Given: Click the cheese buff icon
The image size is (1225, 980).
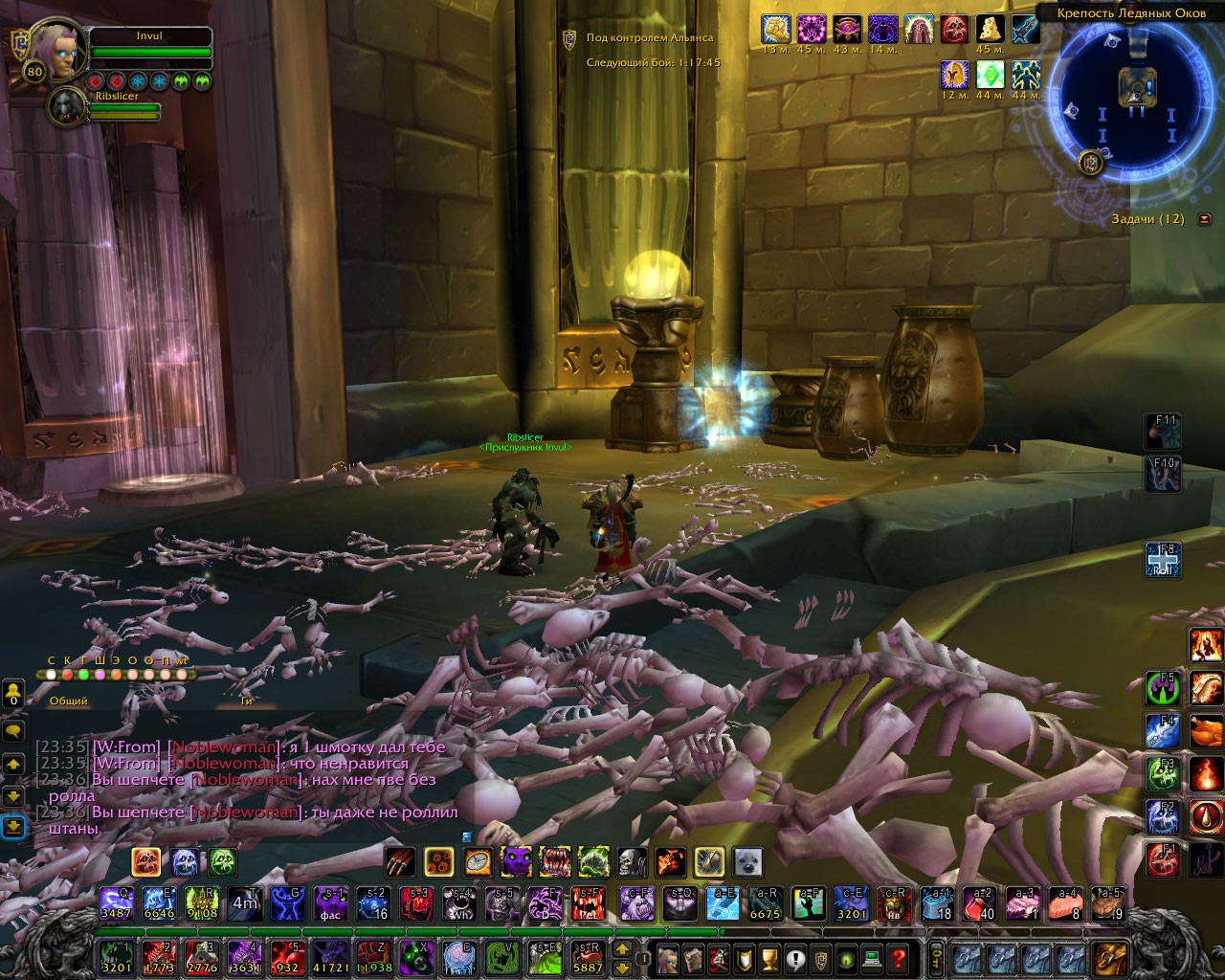Looking at the screenshot, I should pos(990,30).
